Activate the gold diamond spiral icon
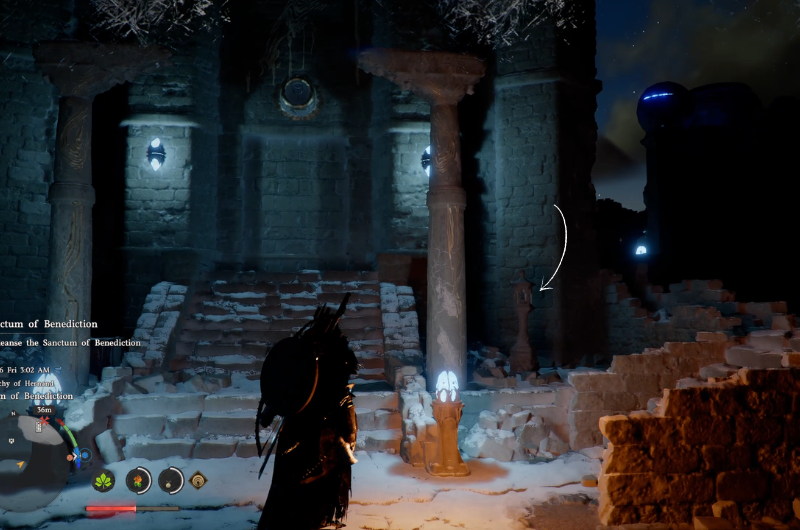This screenshot has height=530, width=800. tap(198, 481)
